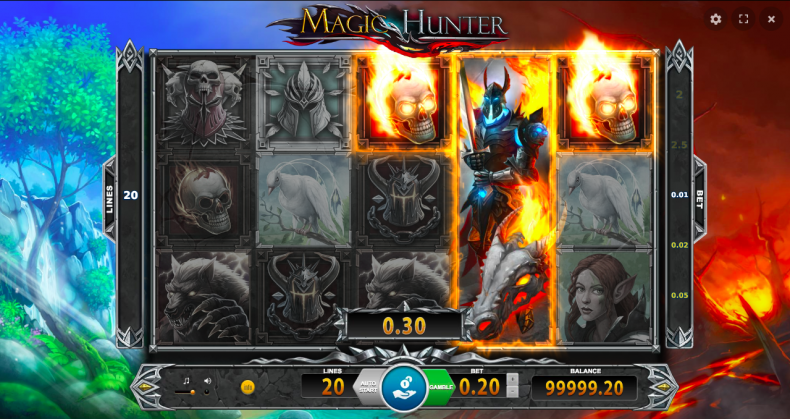Click the Bet tab on right panel
This screenshot has height=419, width=790.
(x=700, y=195)
